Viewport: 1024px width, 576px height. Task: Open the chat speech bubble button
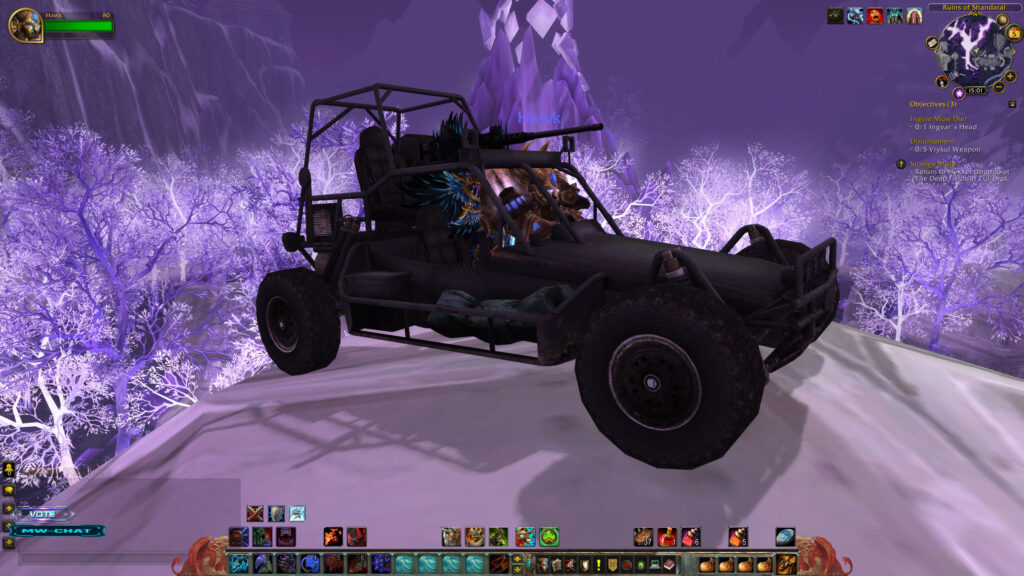coord(9,490)
